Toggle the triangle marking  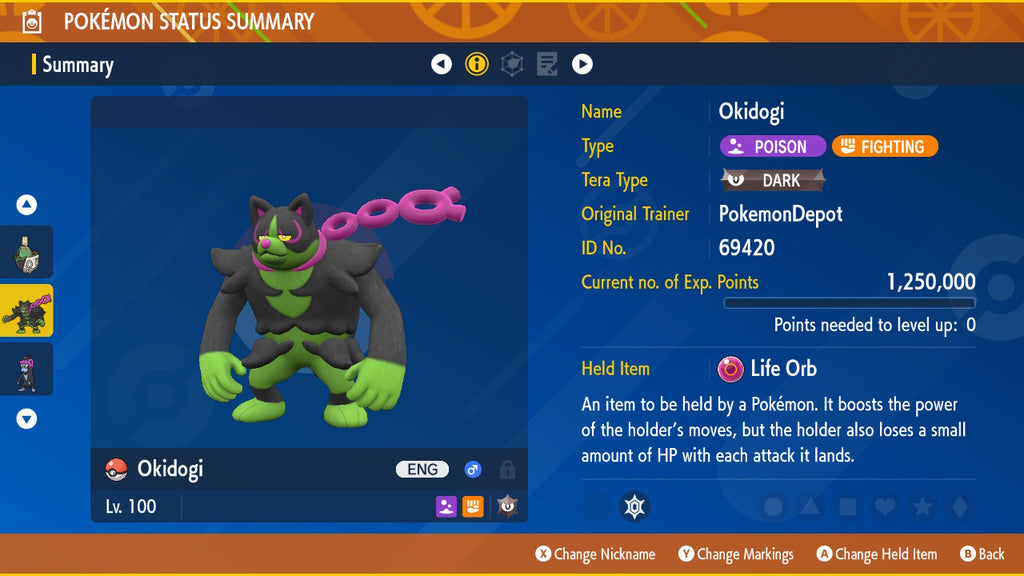pos(810,507)
